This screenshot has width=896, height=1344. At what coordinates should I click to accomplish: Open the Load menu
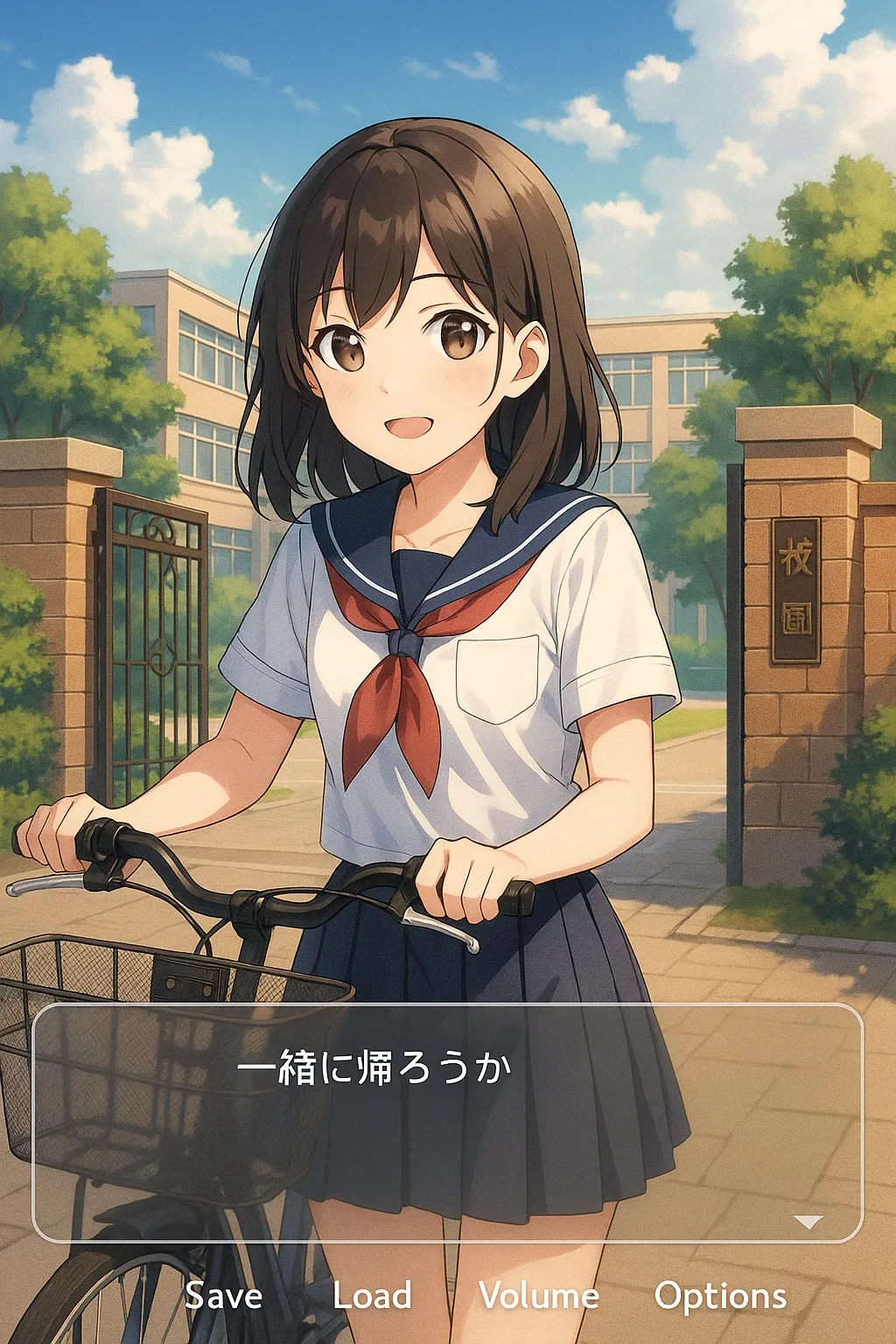[x=372, y=1296]
